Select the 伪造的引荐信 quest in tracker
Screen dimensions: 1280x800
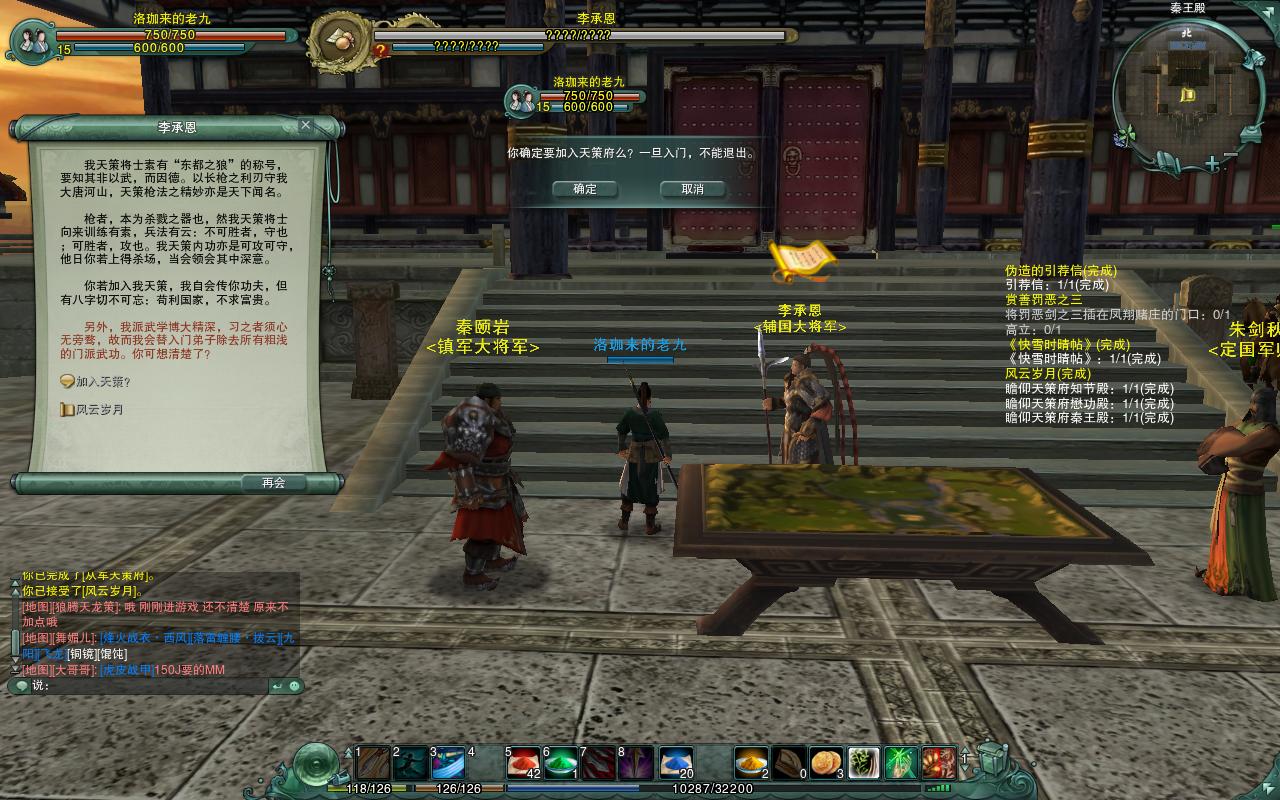click(1060, 271)
